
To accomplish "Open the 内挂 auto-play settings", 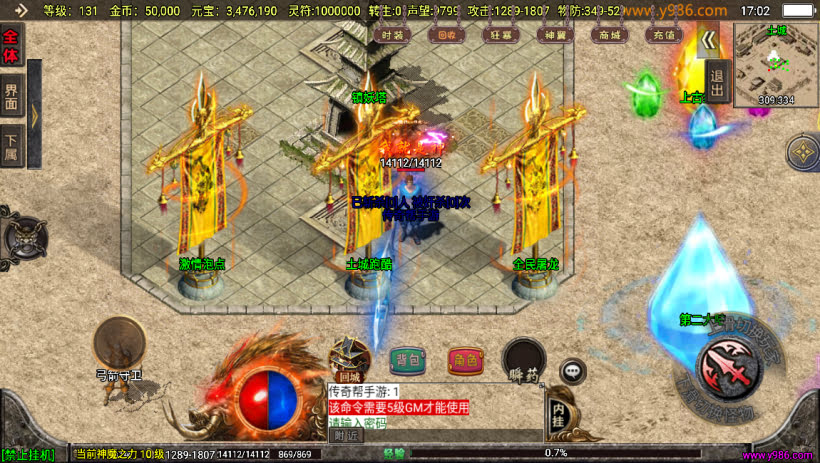I will [x=558, y=411].
